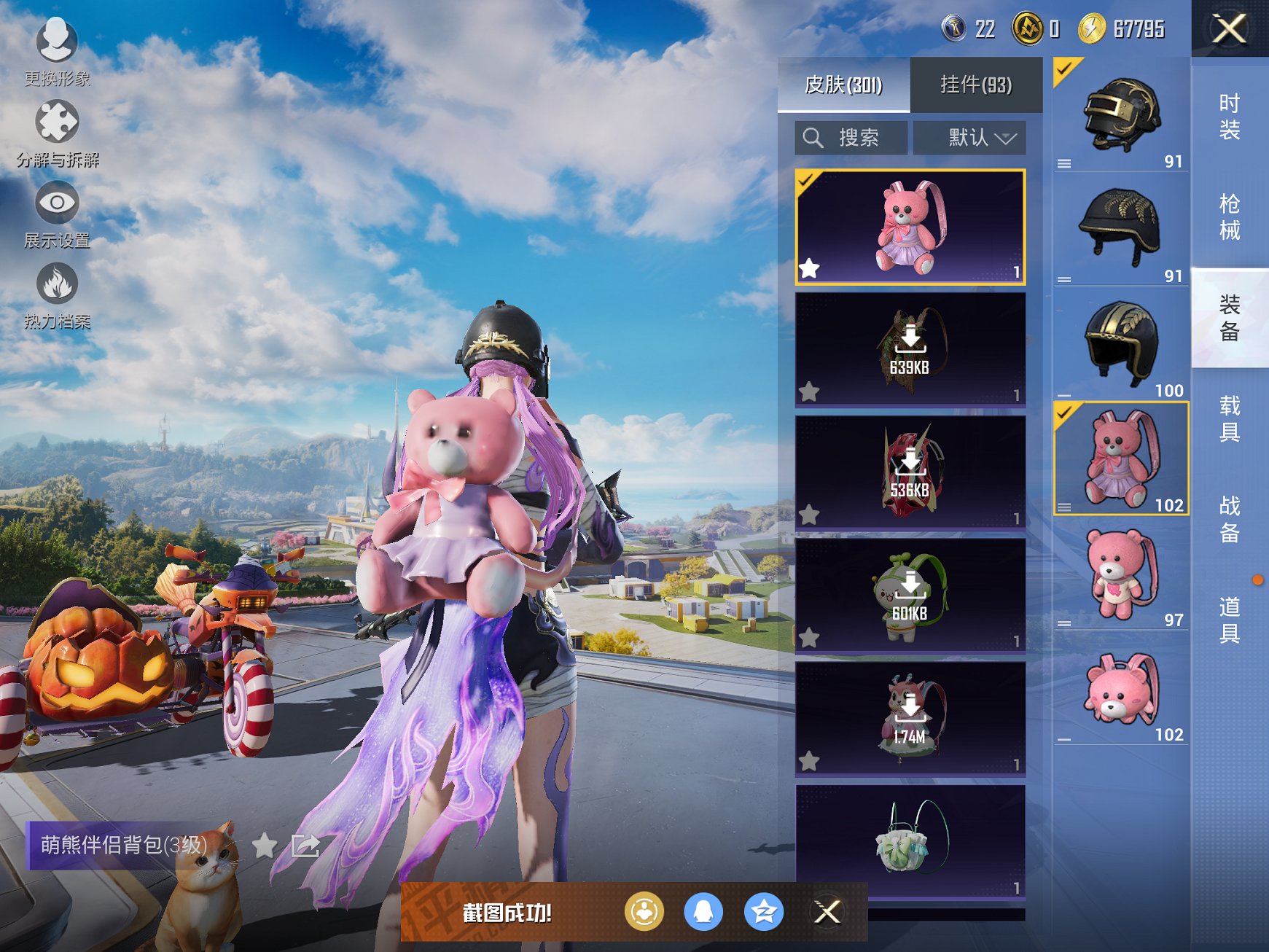This screenshot has height=952, width=1269.
Task: Choose the 战备 category
Action: 1229,519
